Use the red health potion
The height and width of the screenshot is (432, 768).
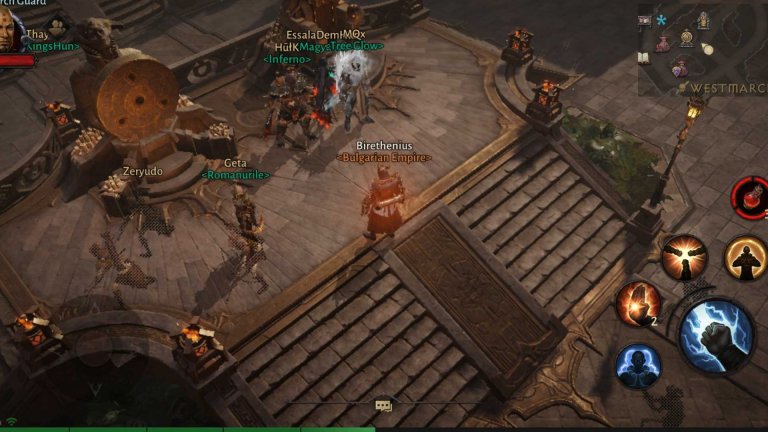[749, 195]
